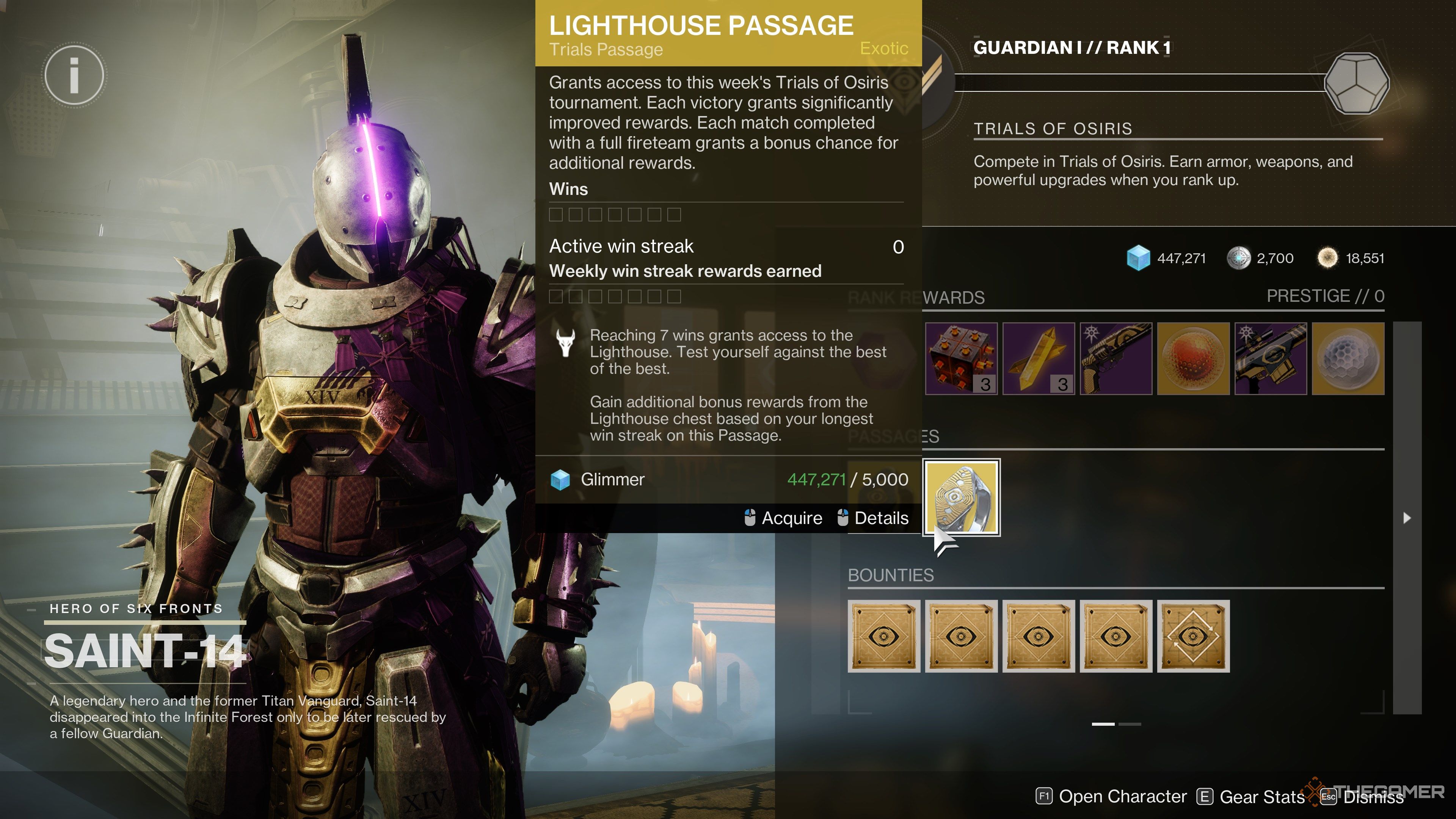Image resolution: width=1456 pixels, height=819 pixels.
Task: View the rifle weapon rank reward
Action: tap(1271, 358)
